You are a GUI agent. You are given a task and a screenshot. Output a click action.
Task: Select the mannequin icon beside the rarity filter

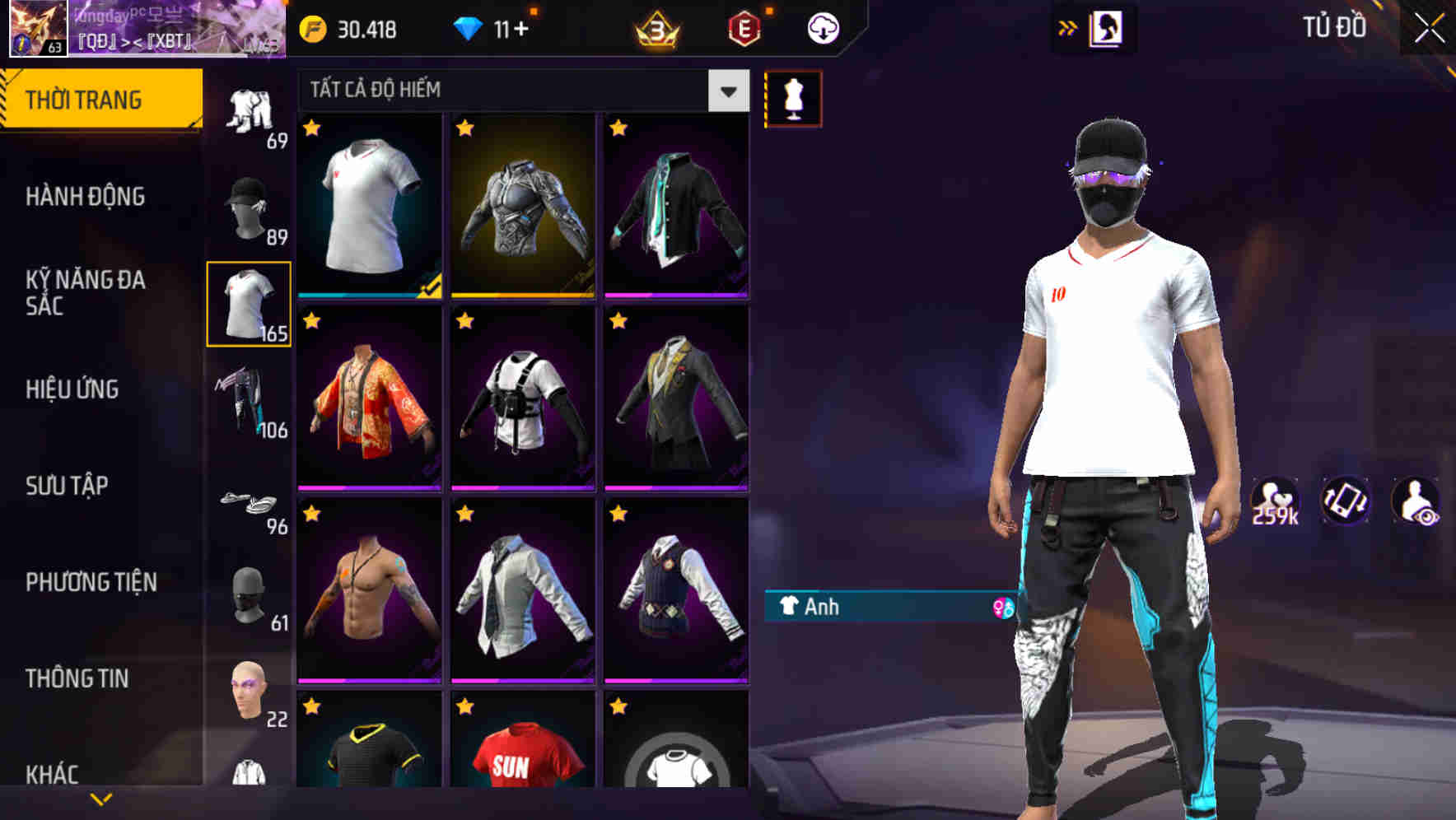point(794,96)
